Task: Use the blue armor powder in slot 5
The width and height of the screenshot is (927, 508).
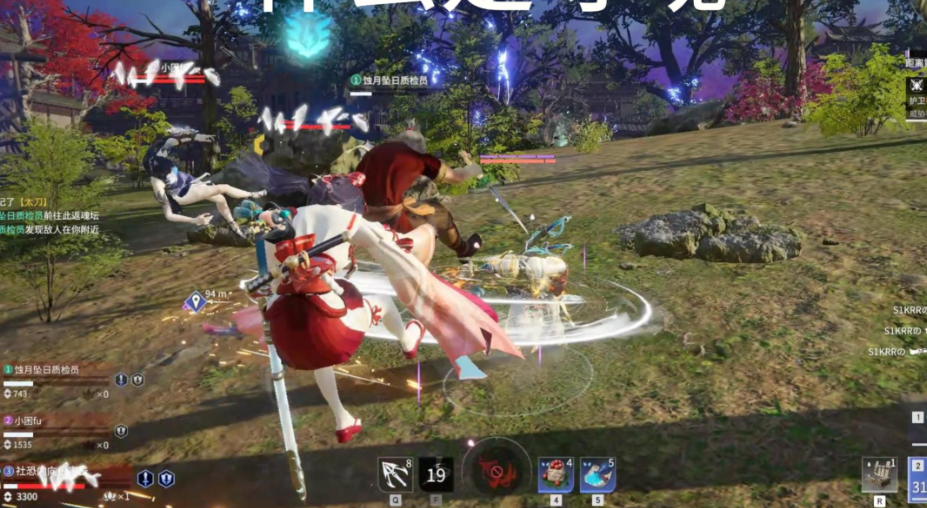Action: point(597,475)
